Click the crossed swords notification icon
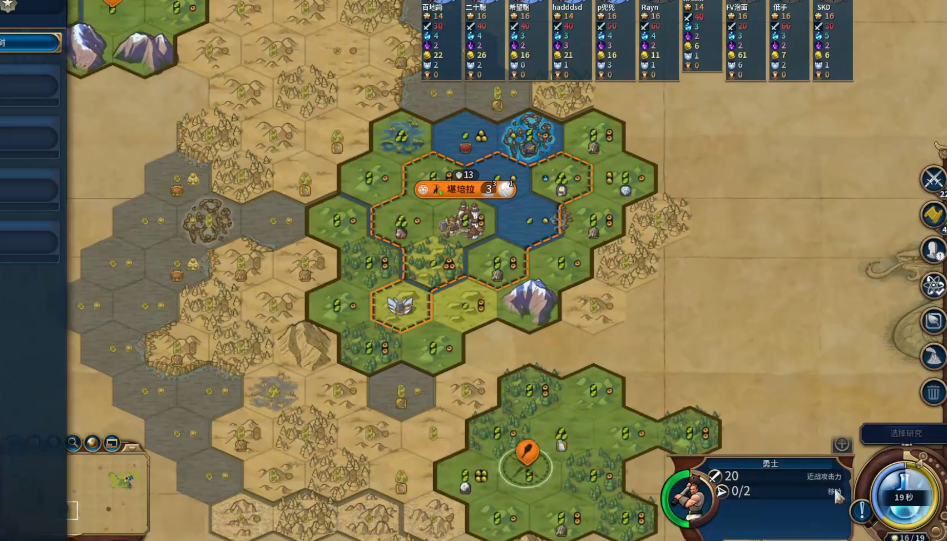The height and width of the screenshot is (541, 947). coord(934,179)
